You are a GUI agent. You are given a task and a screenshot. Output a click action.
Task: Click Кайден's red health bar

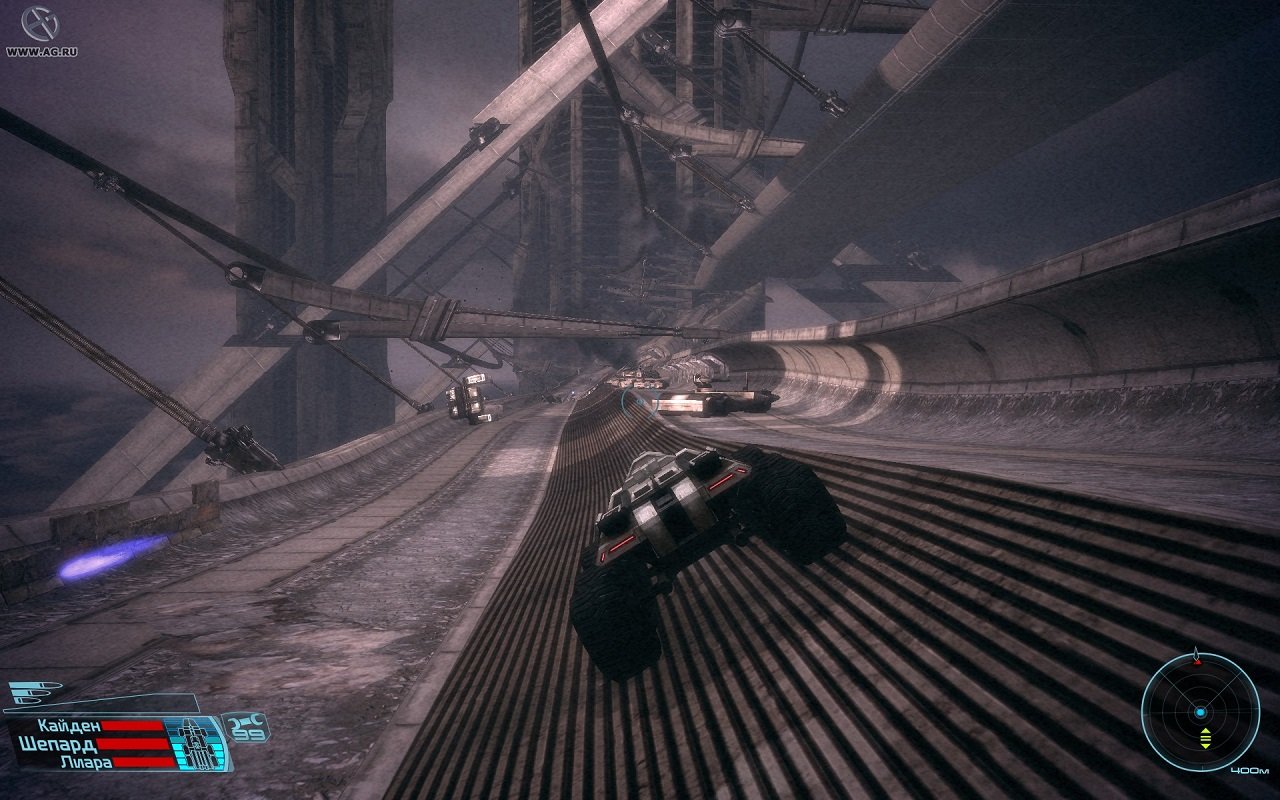coord(131,726)
